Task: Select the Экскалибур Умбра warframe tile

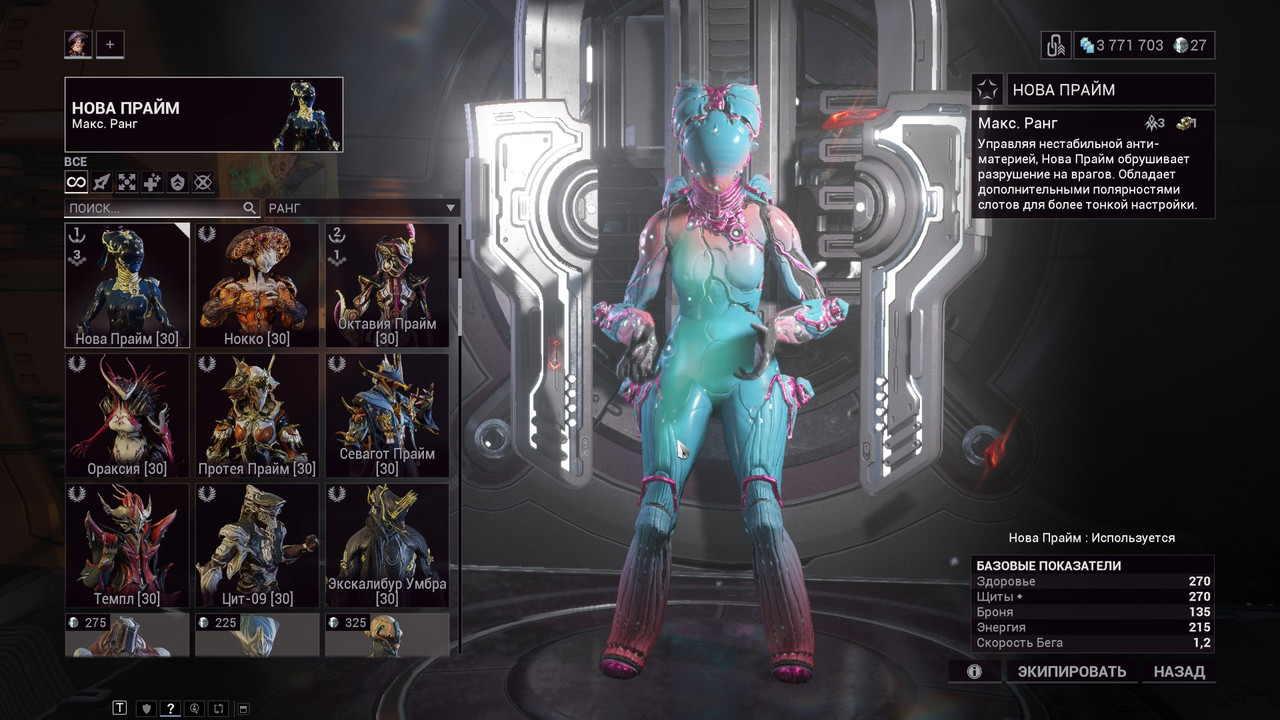Action: [x=387, y=545]
